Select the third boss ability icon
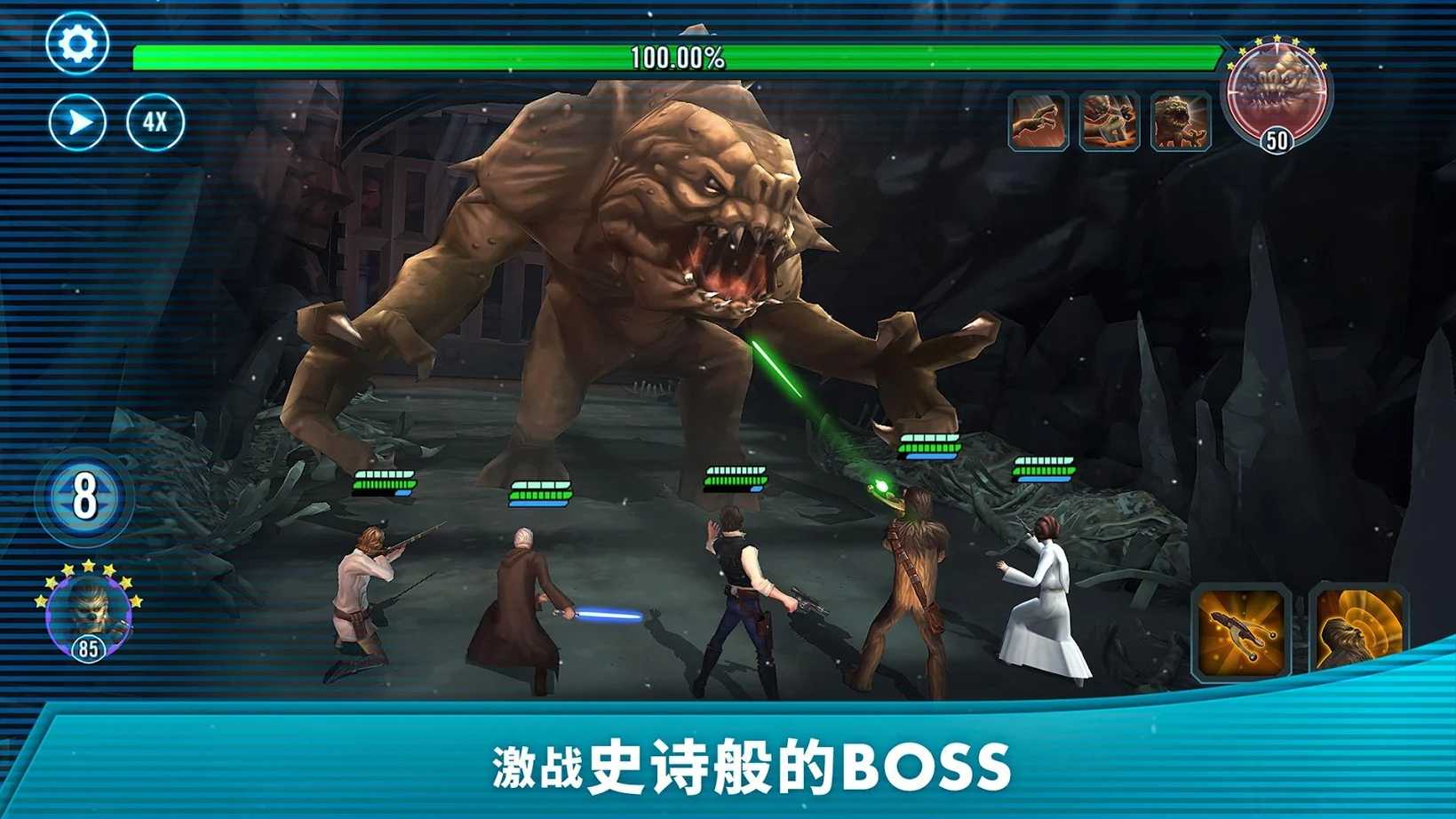This screenshot has width=1456, height=819. (x=1179, y=117)
